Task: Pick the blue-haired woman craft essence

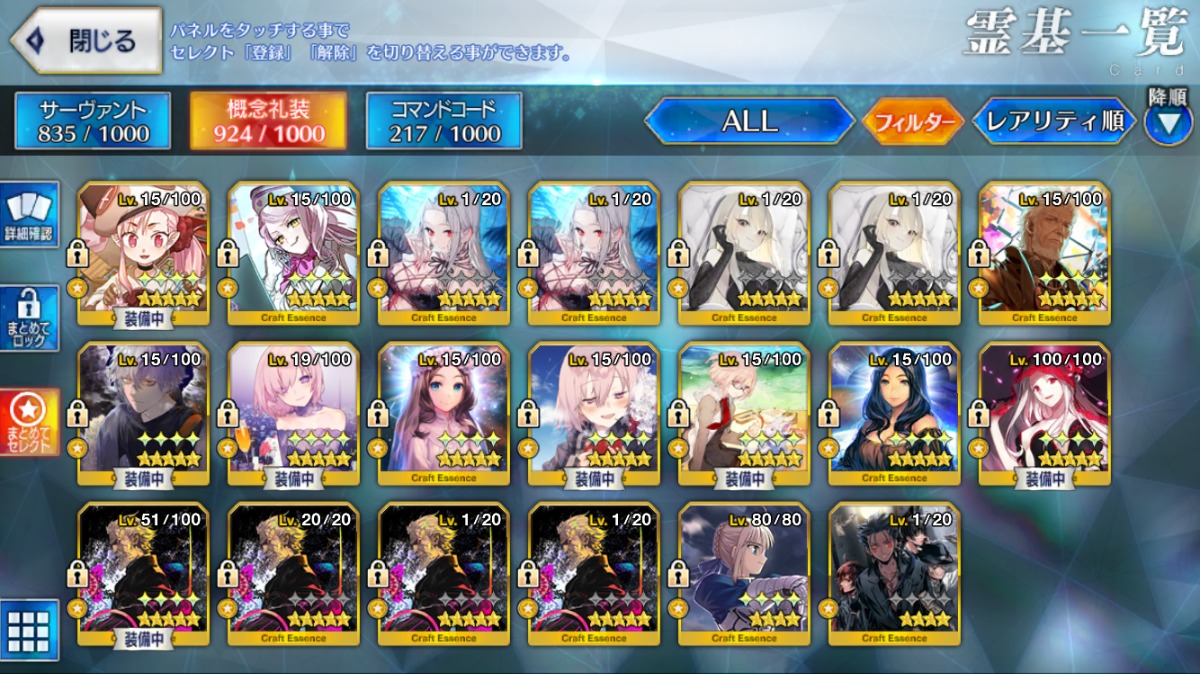Action: 894,415
